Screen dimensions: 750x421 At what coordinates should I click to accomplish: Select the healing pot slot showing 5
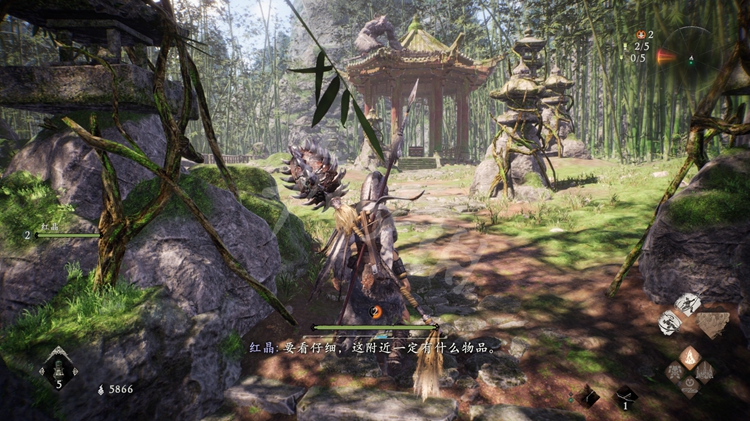(58, 368)
